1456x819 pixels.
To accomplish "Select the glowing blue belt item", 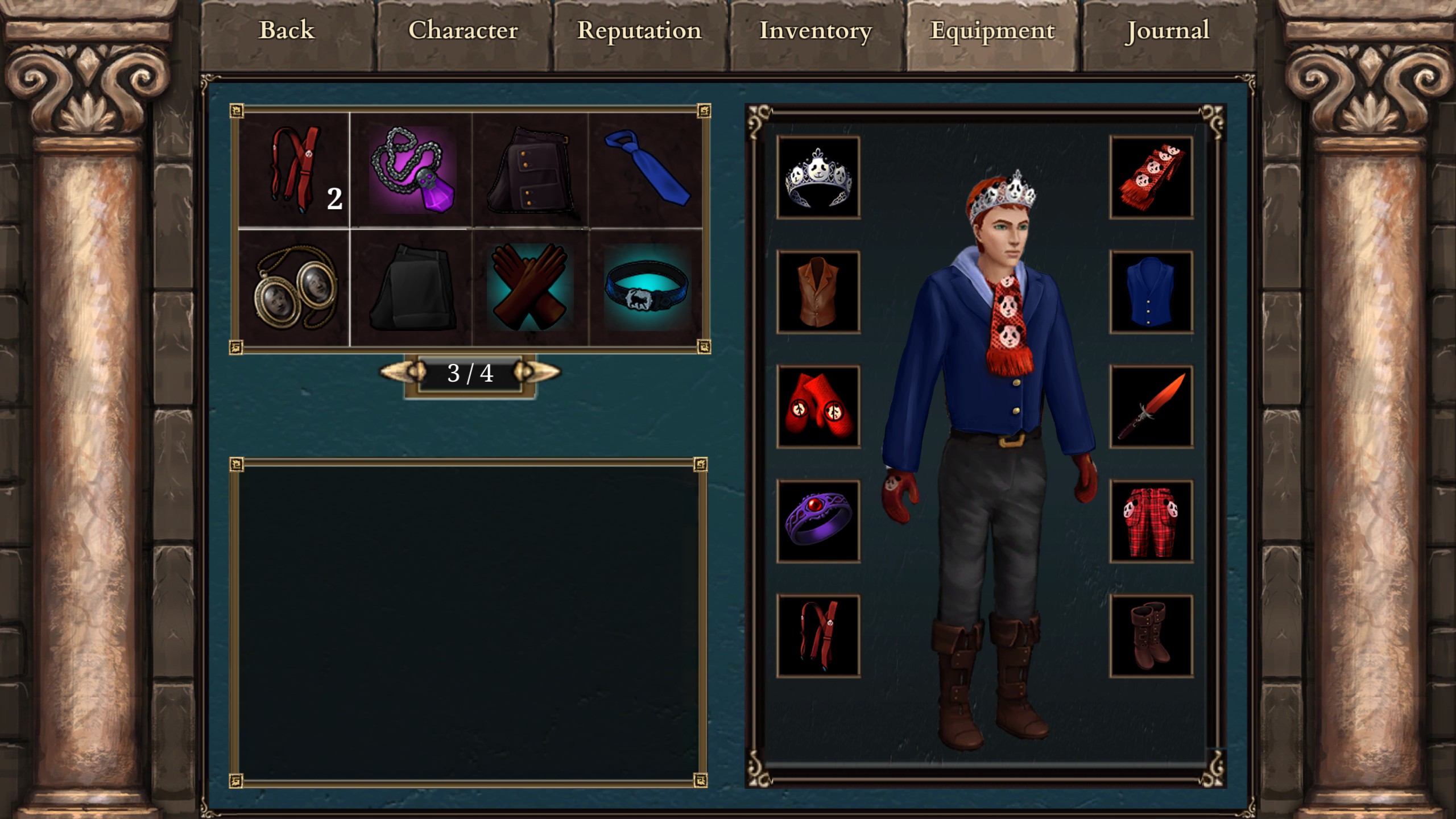I will (x=646, y=288).
